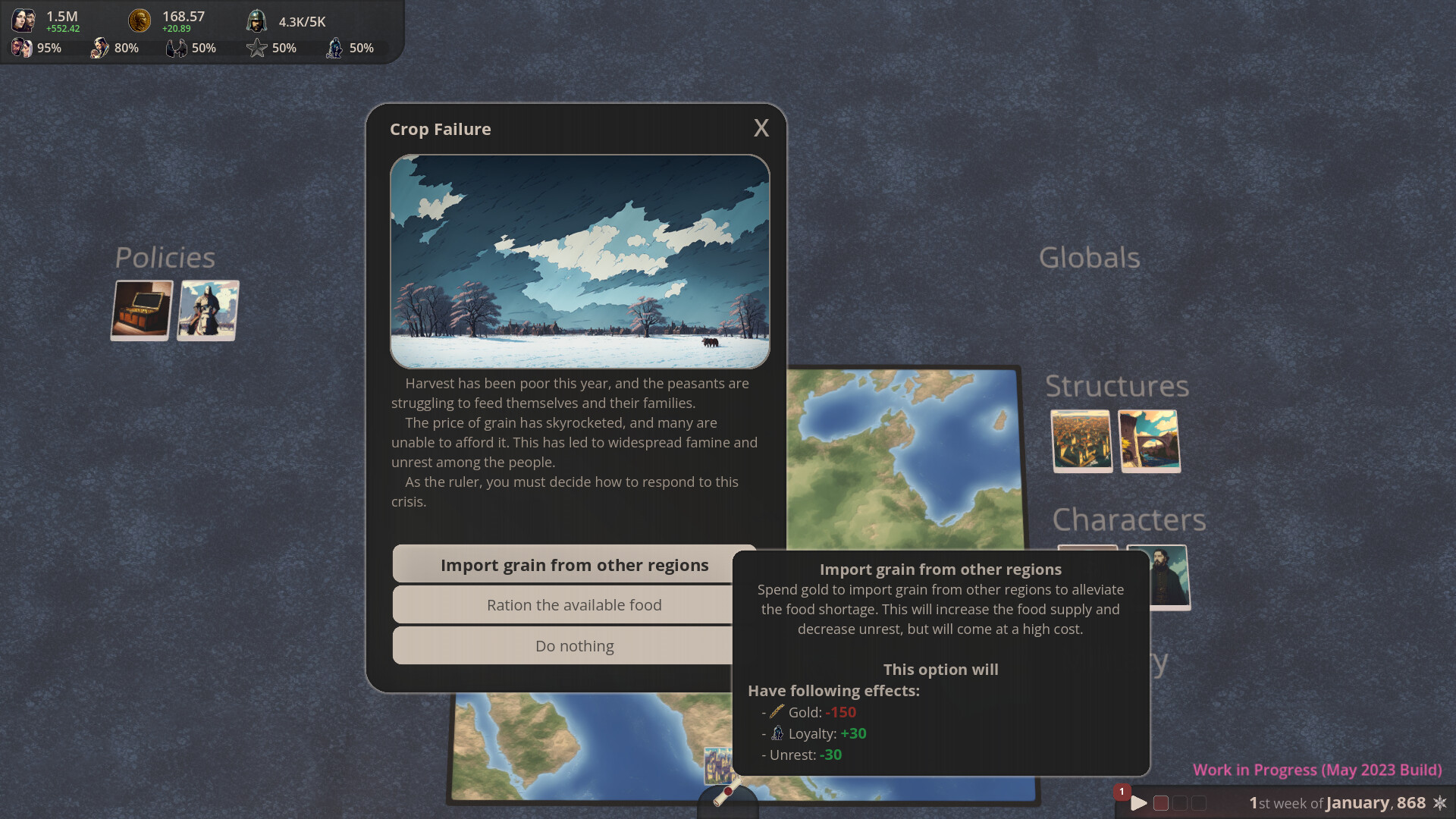Click the loyalty kneeling figure icon
This screenshot has width=1456, height=819.
[x=334, y=48]
